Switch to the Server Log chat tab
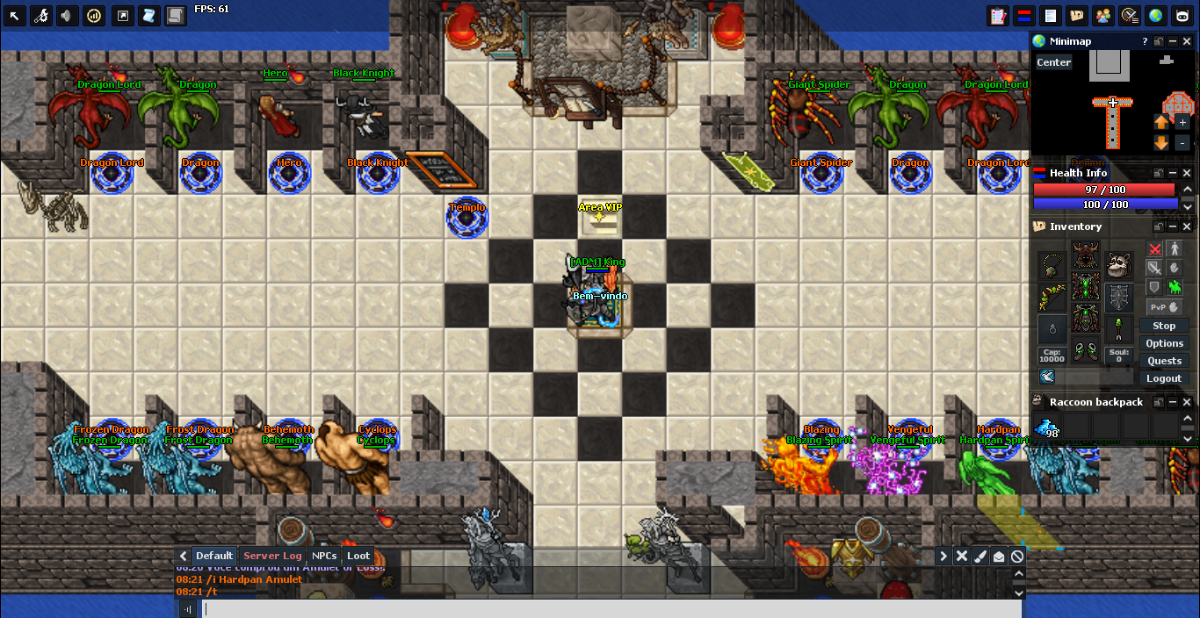This screenshot has width=1200, height=618. [x=272, y=556]
